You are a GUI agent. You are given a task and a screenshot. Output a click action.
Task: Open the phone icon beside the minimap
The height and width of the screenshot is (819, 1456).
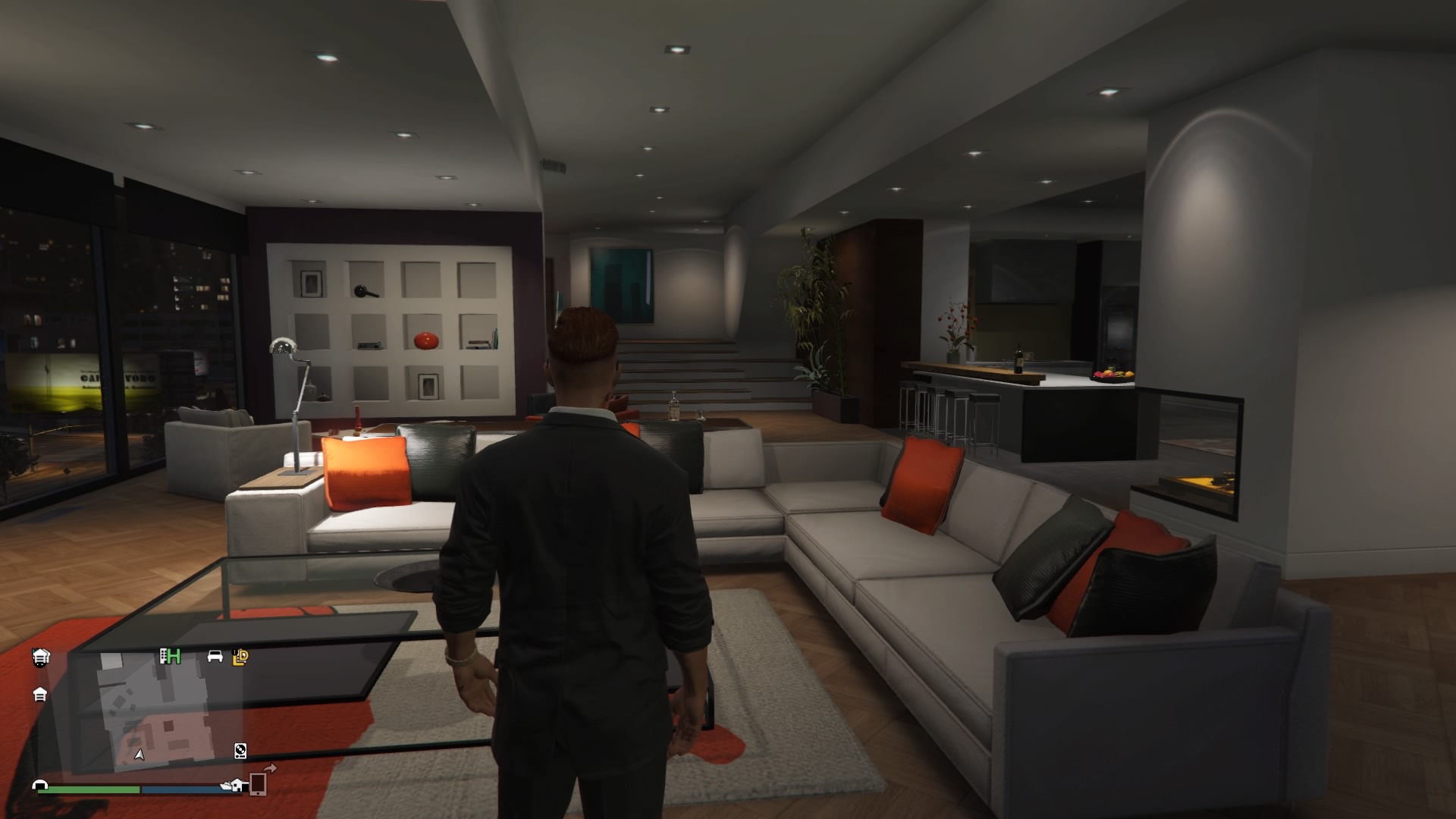pyautogui.click(x=258, y=783)
